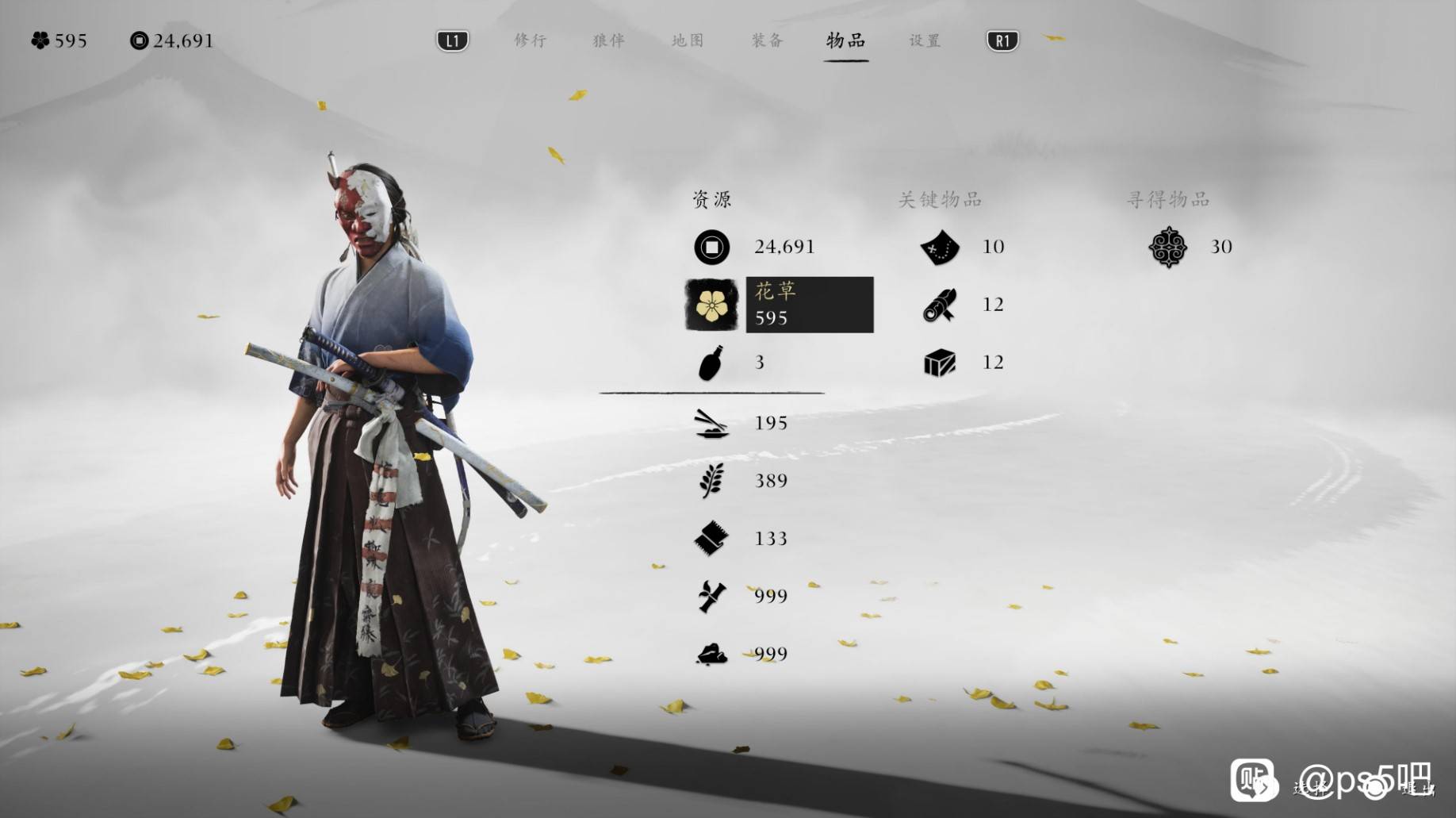1456x818 pixels.
Task: Open the 设置 settings tab
Action: [925, 40]
